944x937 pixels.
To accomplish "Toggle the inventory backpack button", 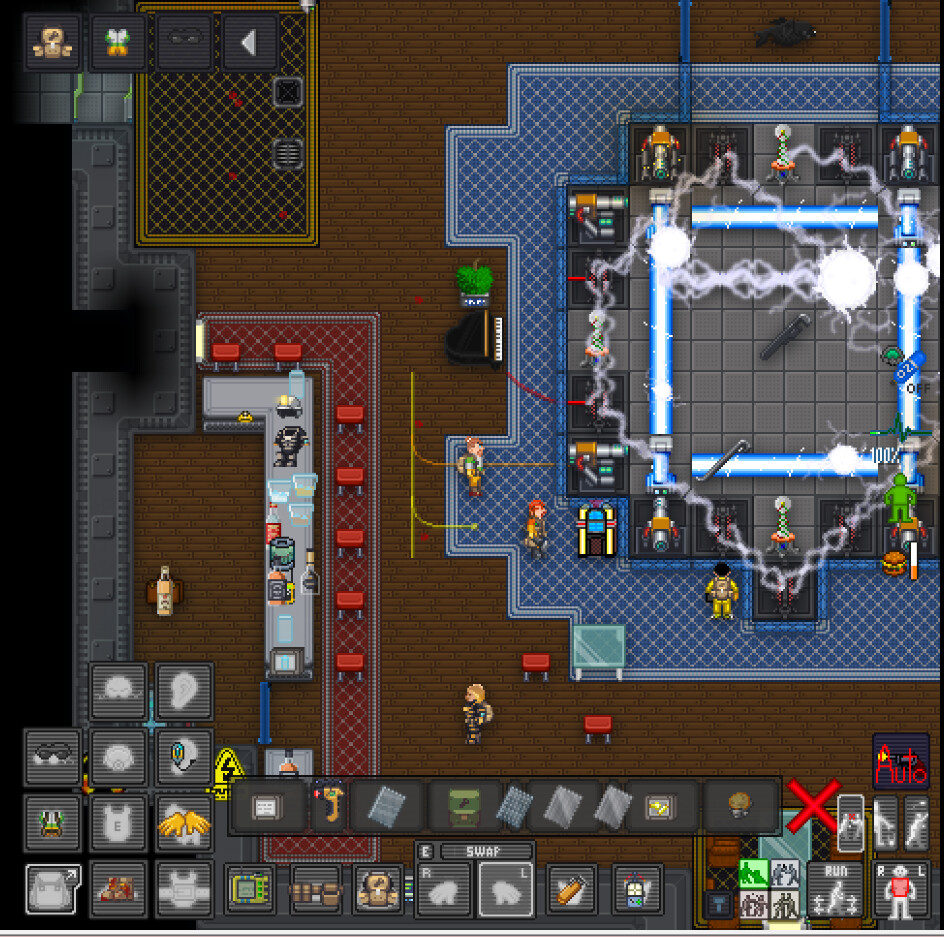I will click(54, 889).
